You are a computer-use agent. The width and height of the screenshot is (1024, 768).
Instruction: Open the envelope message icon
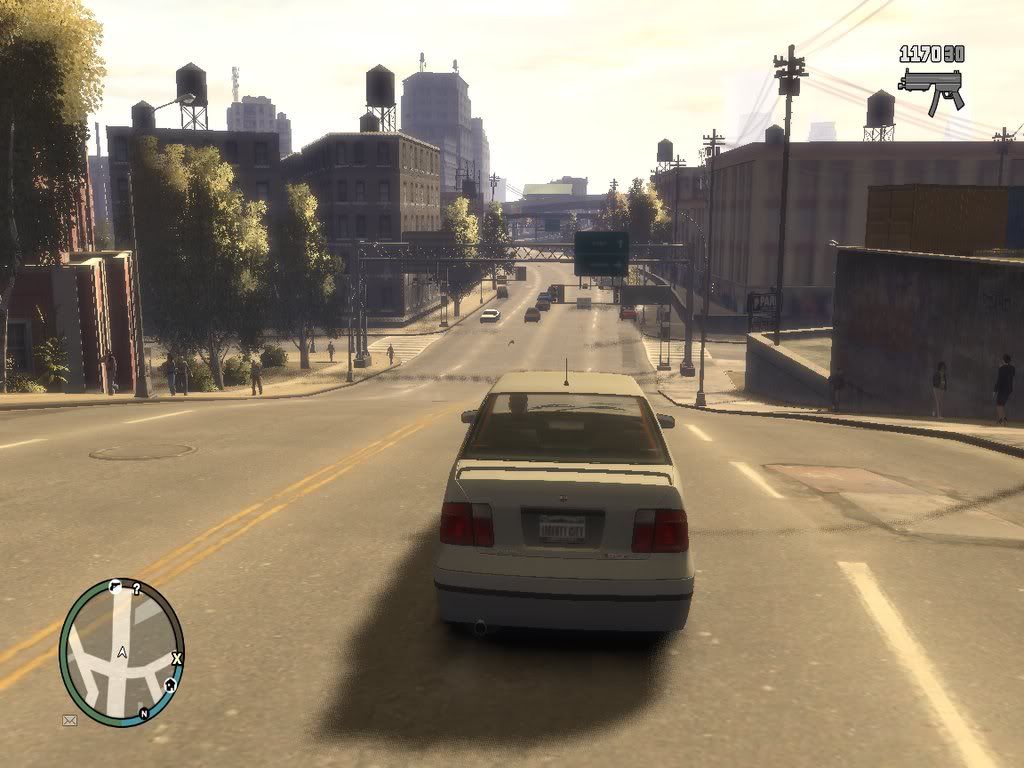[70, 719]
